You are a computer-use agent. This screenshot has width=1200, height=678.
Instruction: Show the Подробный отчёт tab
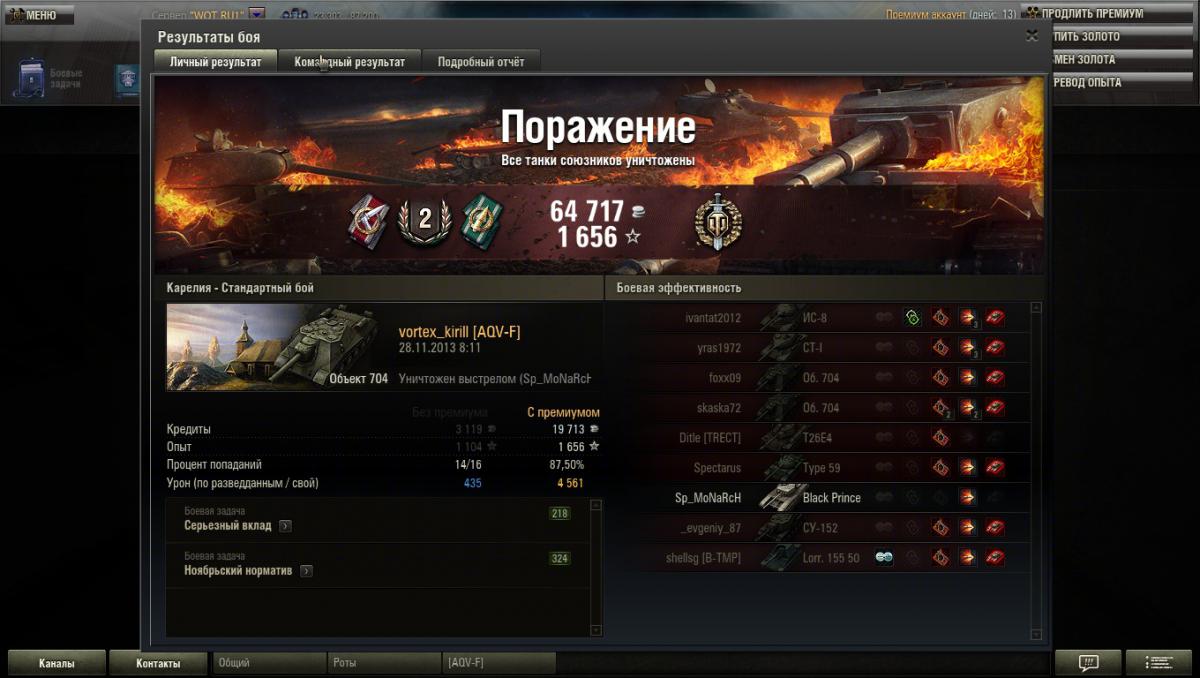pos(480,62)
